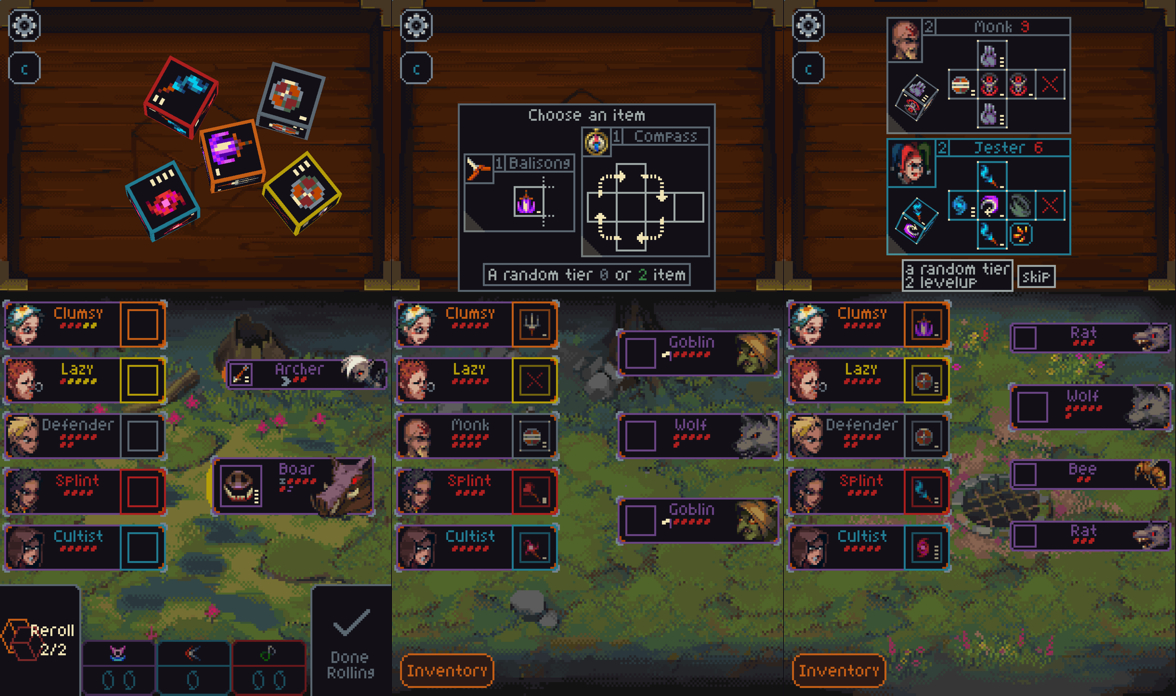Select the Compass item
1176x696 pixels.
pyautogui.click(x=646, y=195)
